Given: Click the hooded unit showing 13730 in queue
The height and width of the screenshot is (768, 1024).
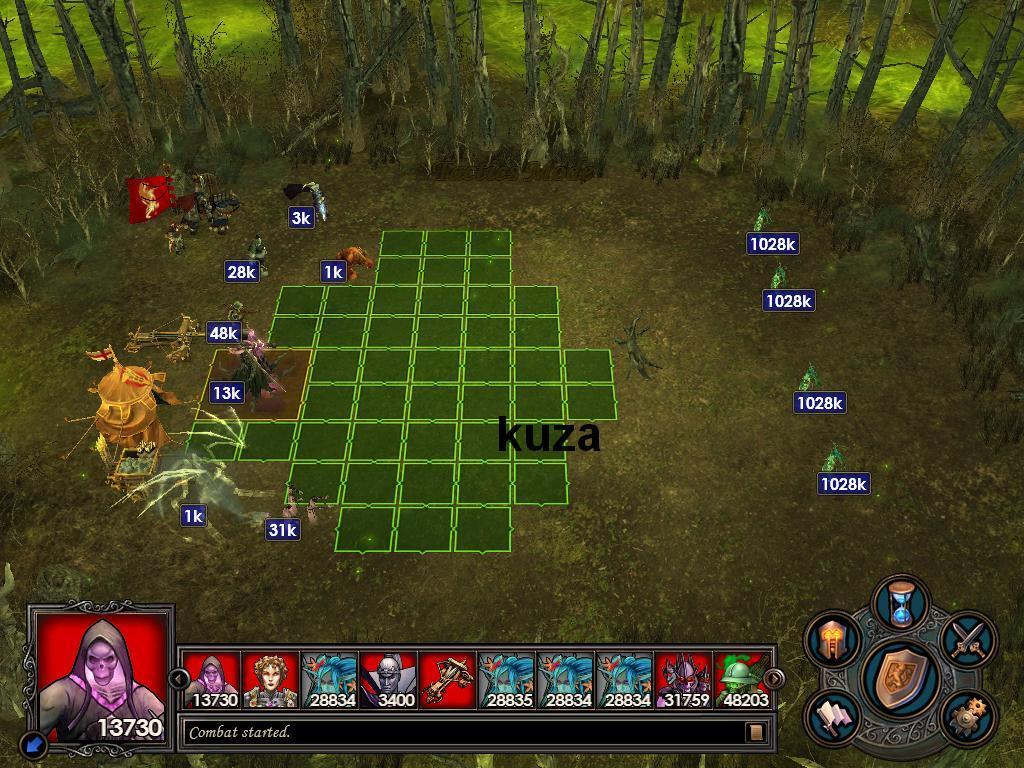Looking at the screenshot, I should point(211,680).
